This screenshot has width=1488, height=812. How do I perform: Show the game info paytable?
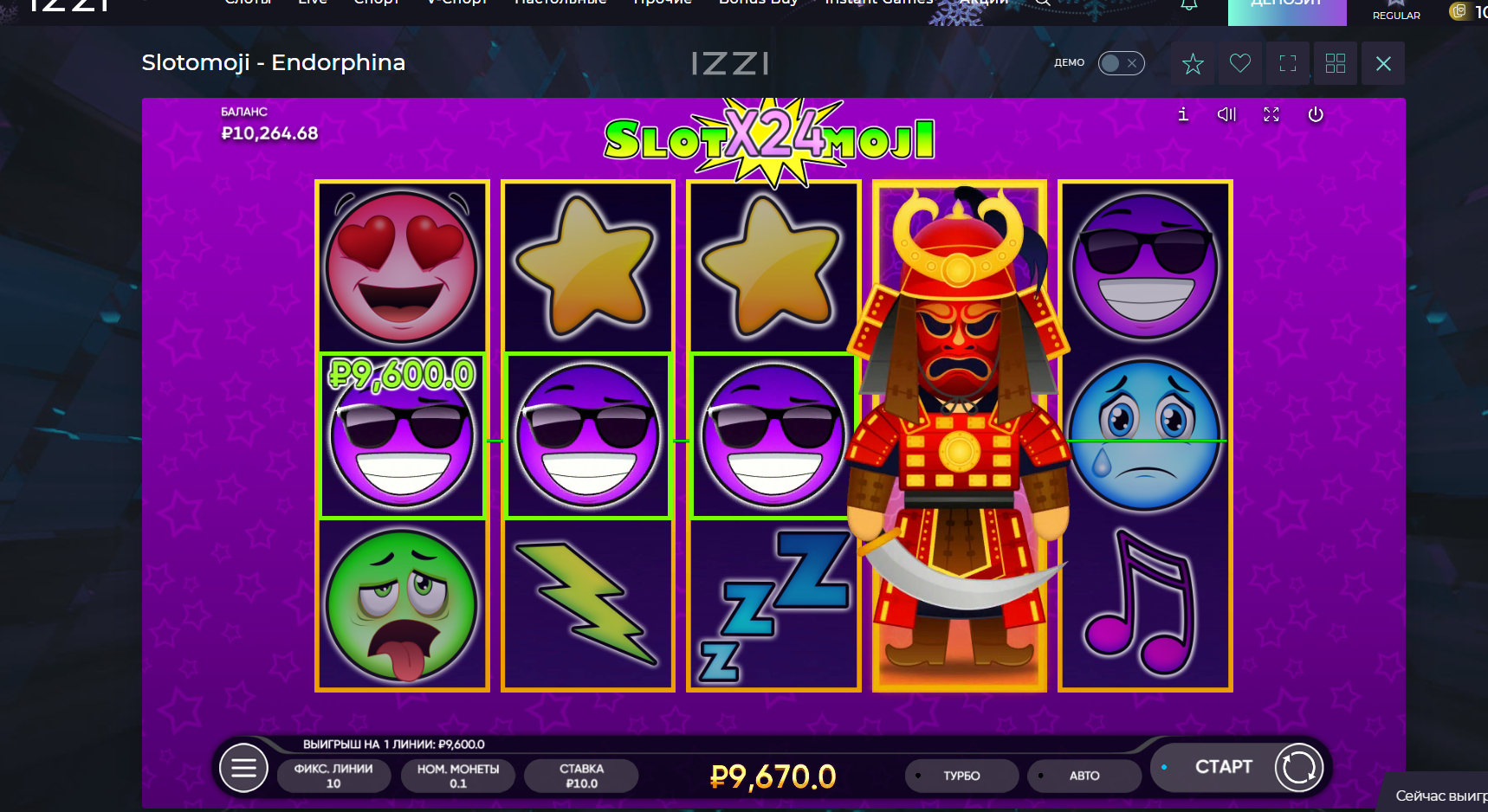[1183, 114]
